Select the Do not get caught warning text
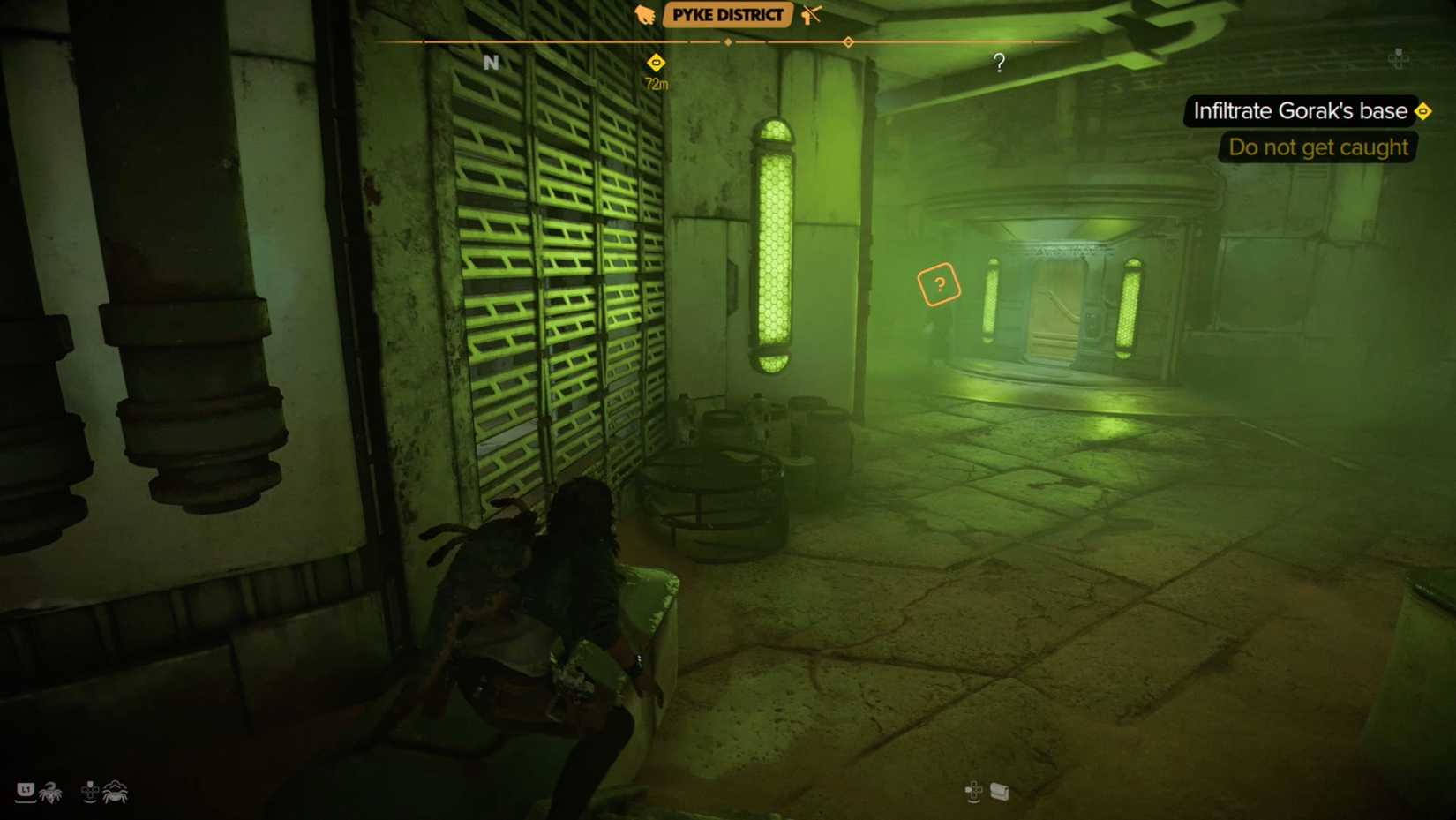 [1317, 147]
